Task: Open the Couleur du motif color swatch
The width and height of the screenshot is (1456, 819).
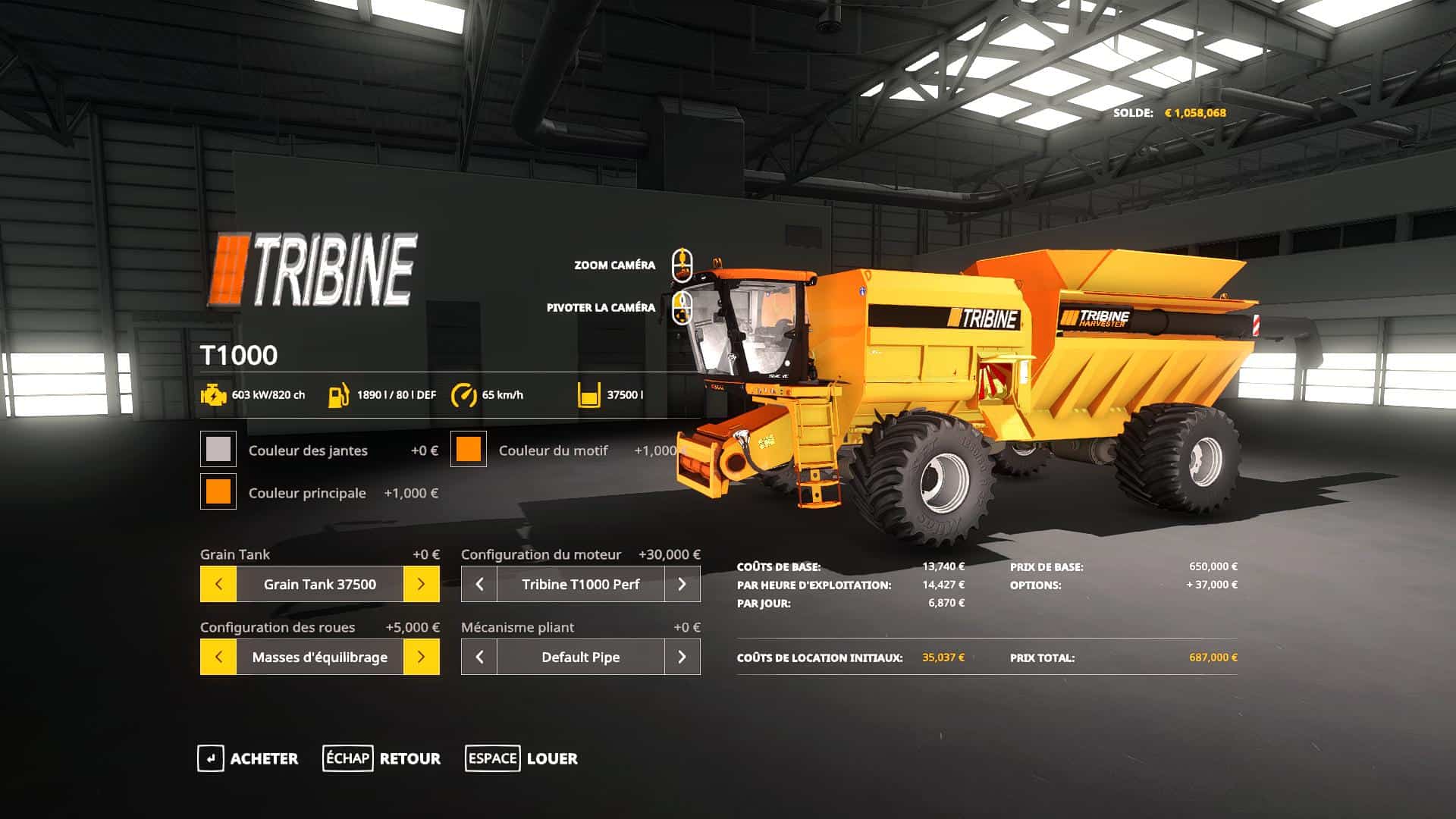Action: 469,450
